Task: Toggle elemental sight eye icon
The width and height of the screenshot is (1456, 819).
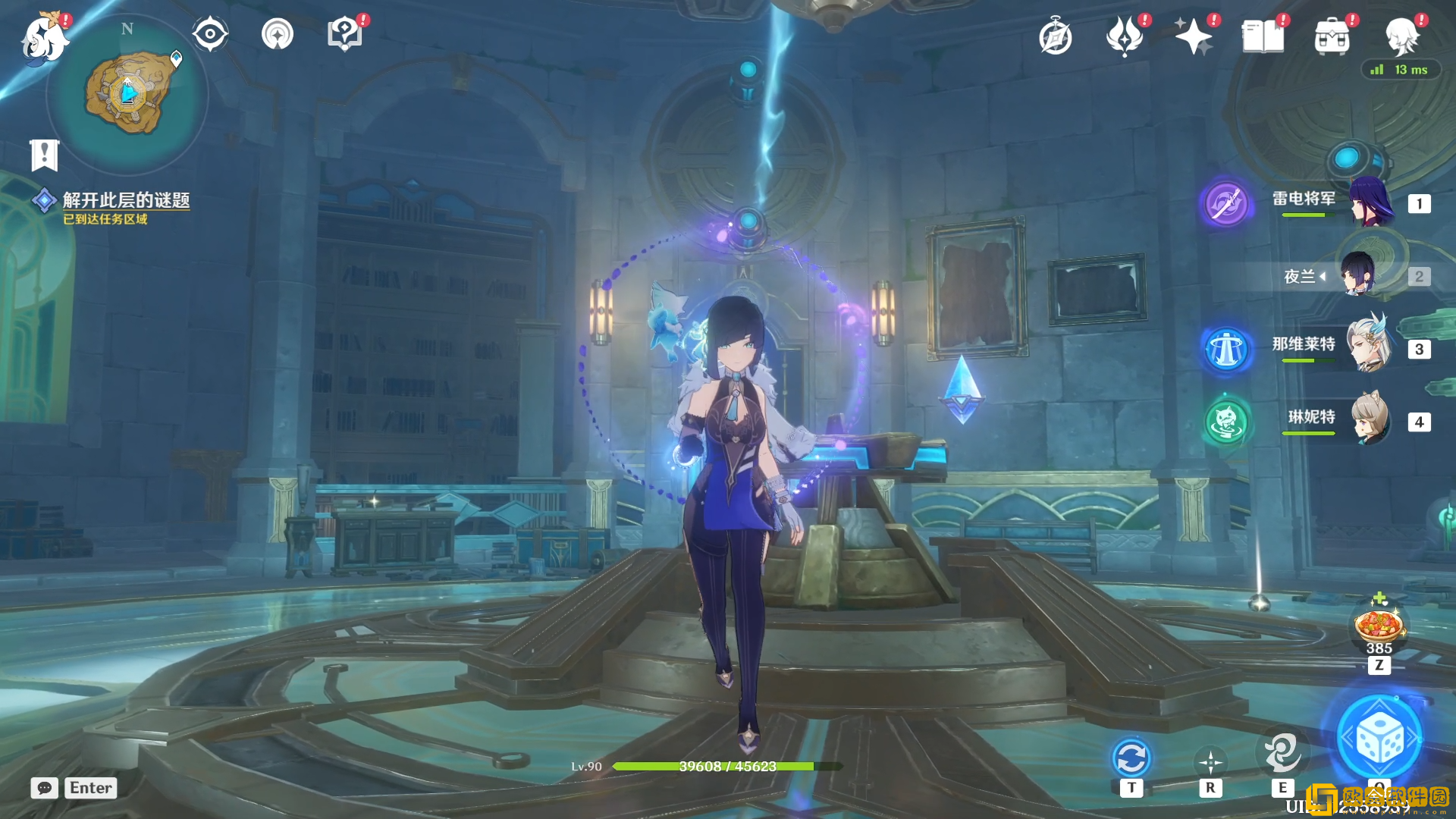Action: click(x=210, y=34)
